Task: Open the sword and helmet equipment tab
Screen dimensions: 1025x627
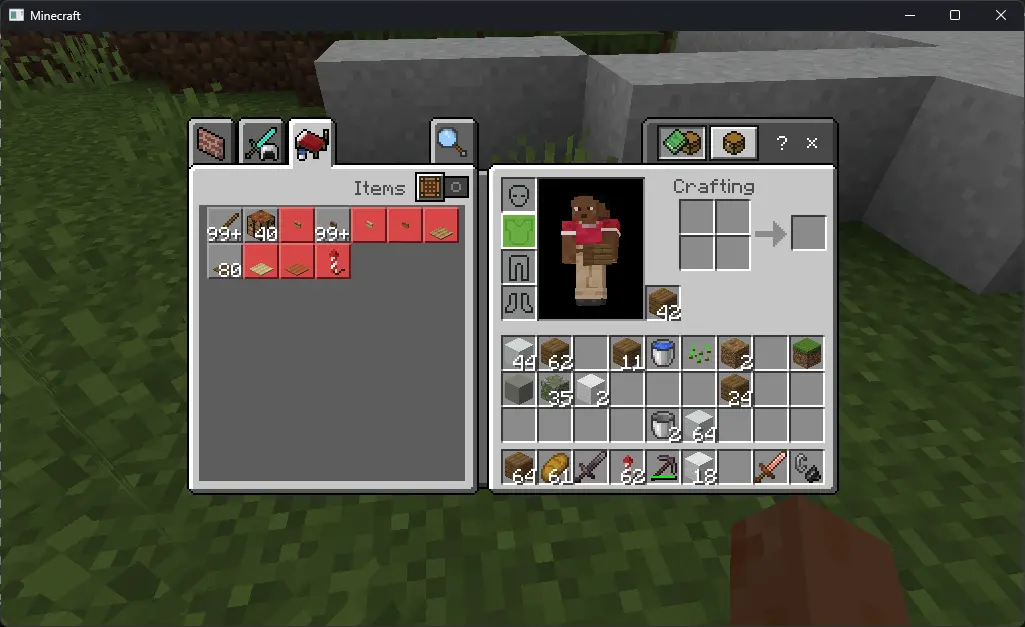Action: 264,145
